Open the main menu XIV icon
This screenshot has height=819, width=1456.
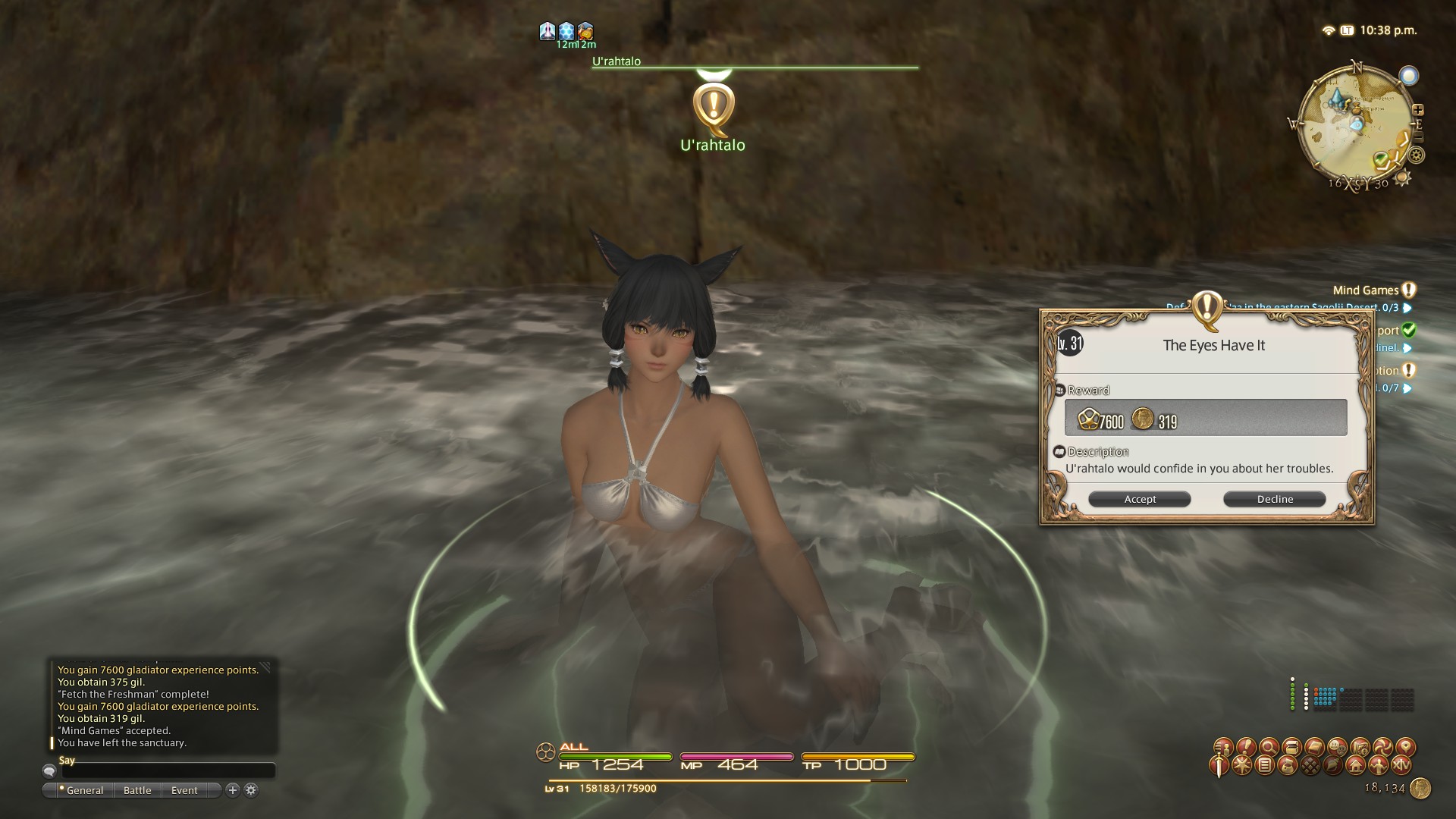pyautogui.click(x=1401, y=765)
